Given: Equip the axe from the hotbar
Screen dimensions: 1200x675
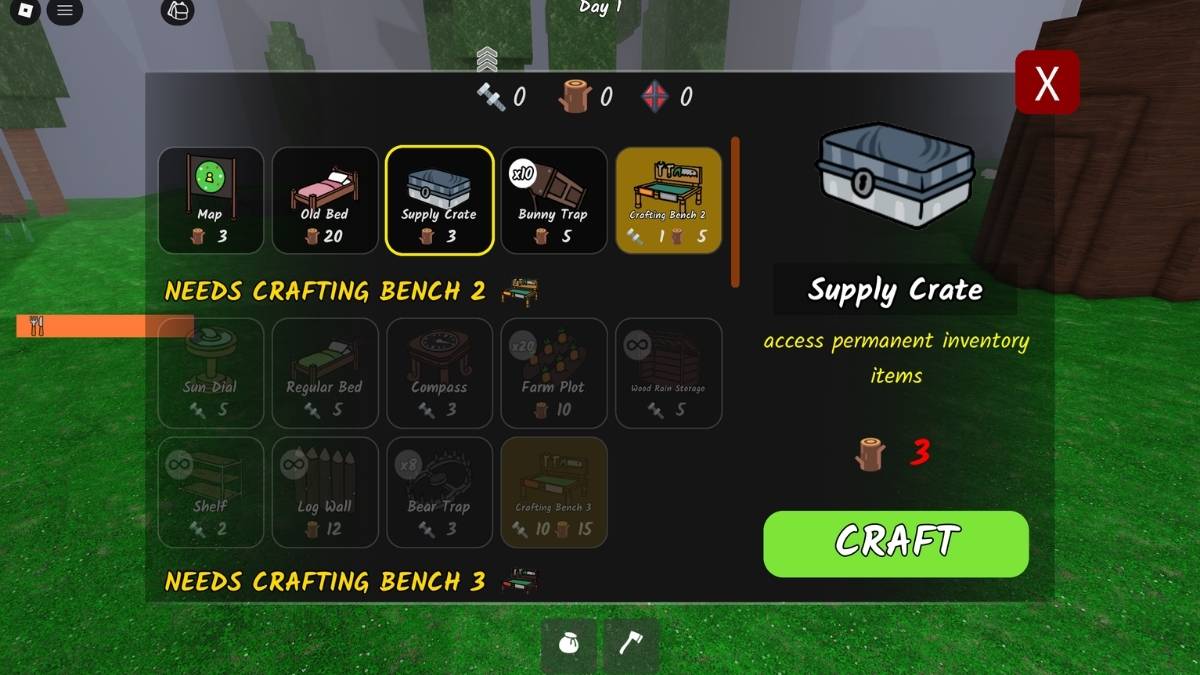Looking at the screenshot, I should click(631, 645).
